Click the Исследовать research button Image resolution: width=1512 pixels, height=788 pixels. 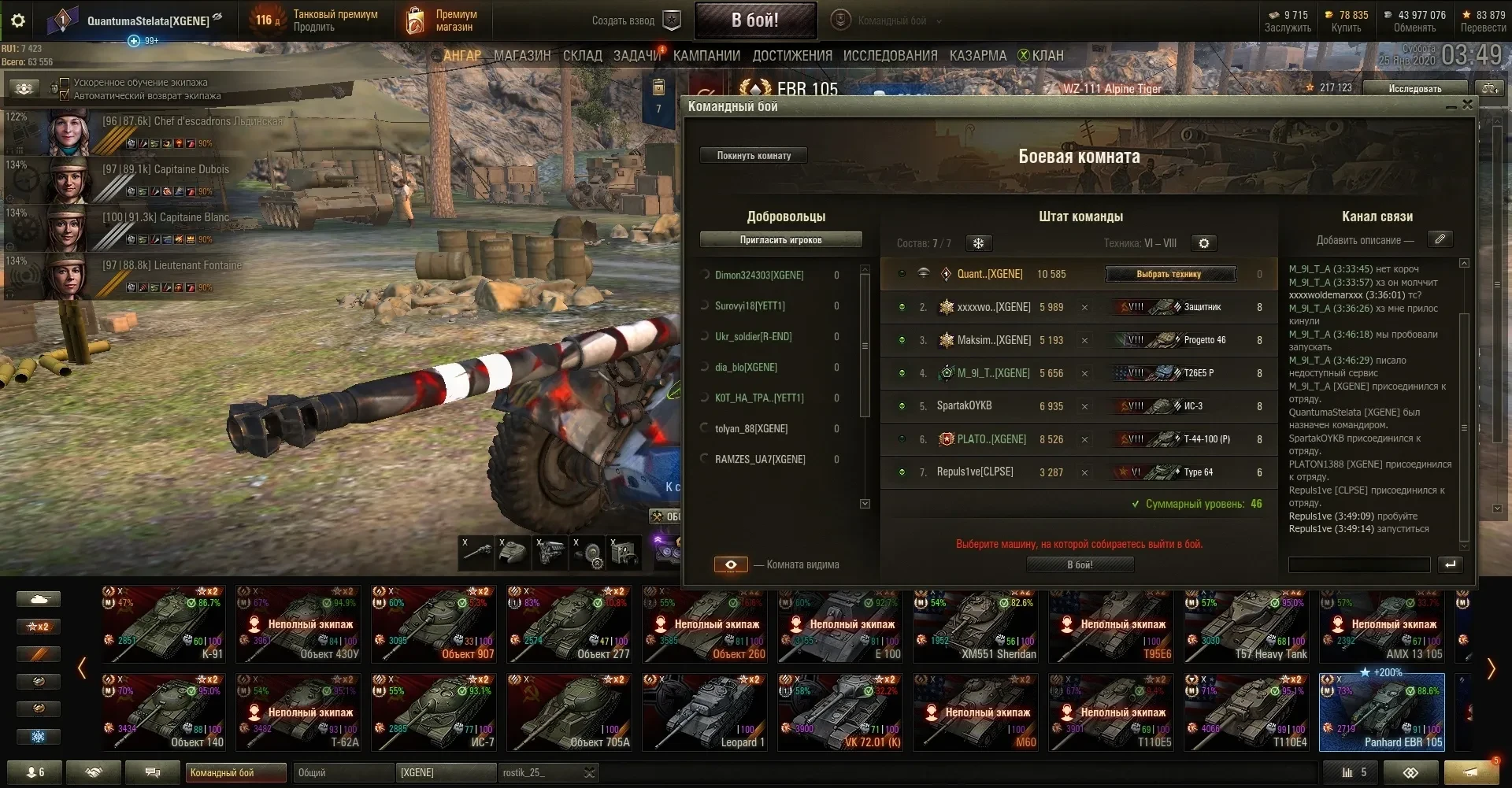click(x=1414, y=88)
